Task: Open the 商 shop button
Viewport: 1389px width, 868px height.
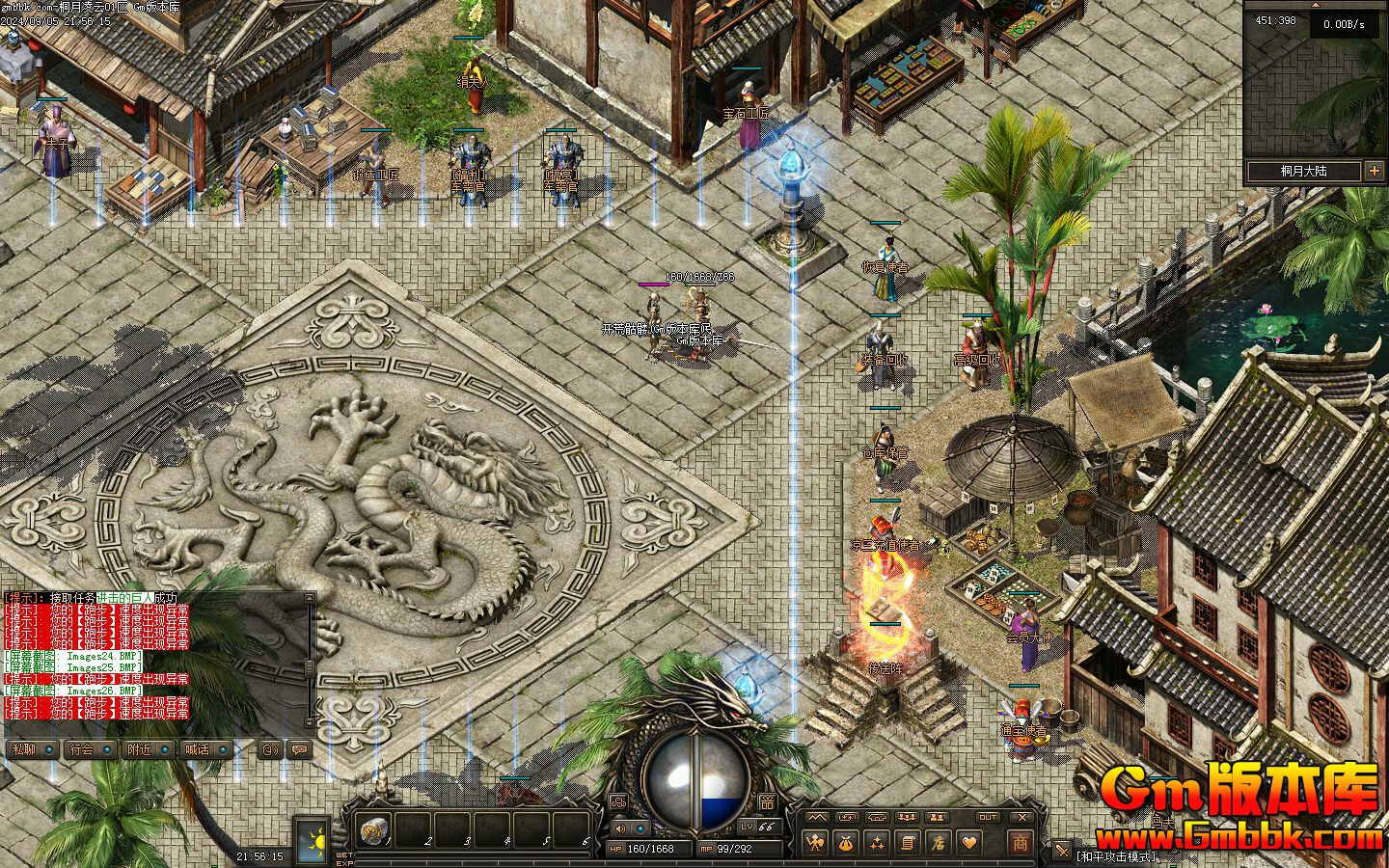Action: click(1019, 843)
